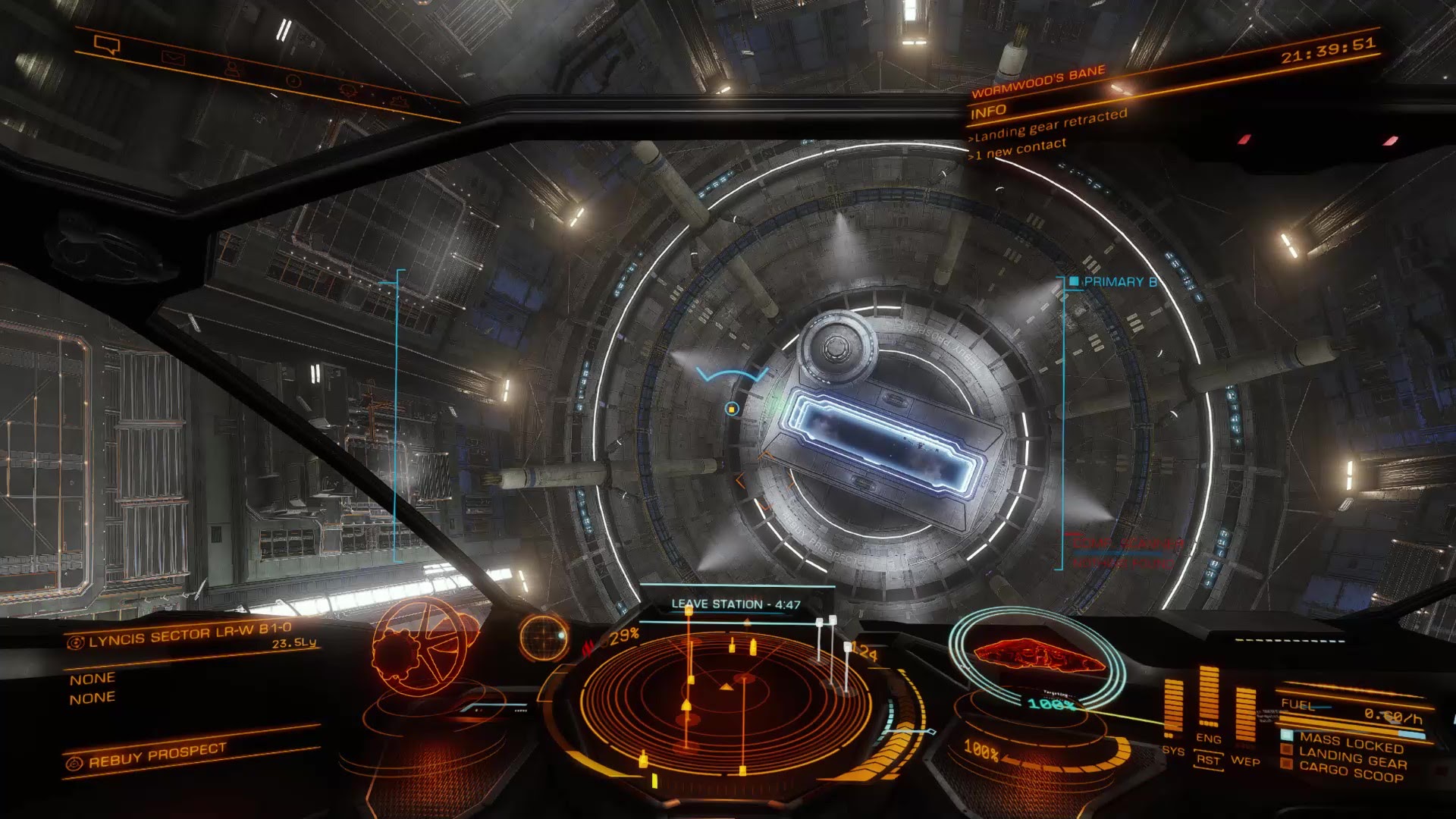1456x819 pixels.
Task: Click the Primary B target bracket label
Action: 1119,282
